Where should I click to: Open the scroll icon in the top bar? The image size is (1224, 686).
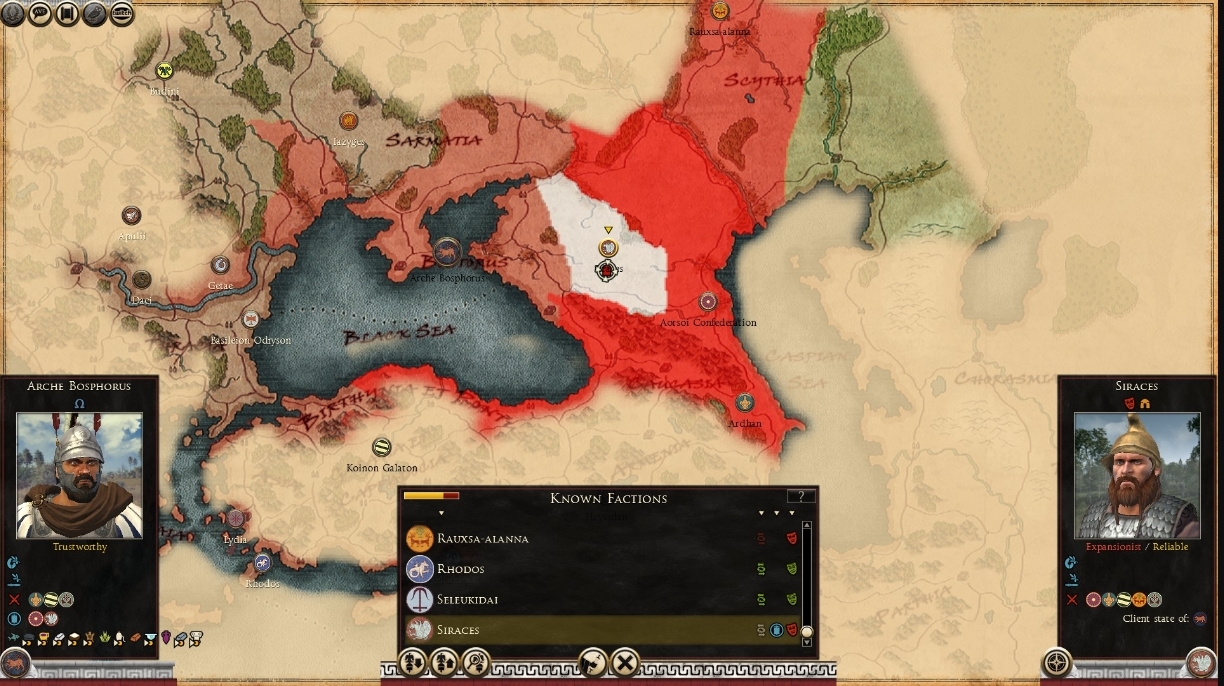[68, 13]
